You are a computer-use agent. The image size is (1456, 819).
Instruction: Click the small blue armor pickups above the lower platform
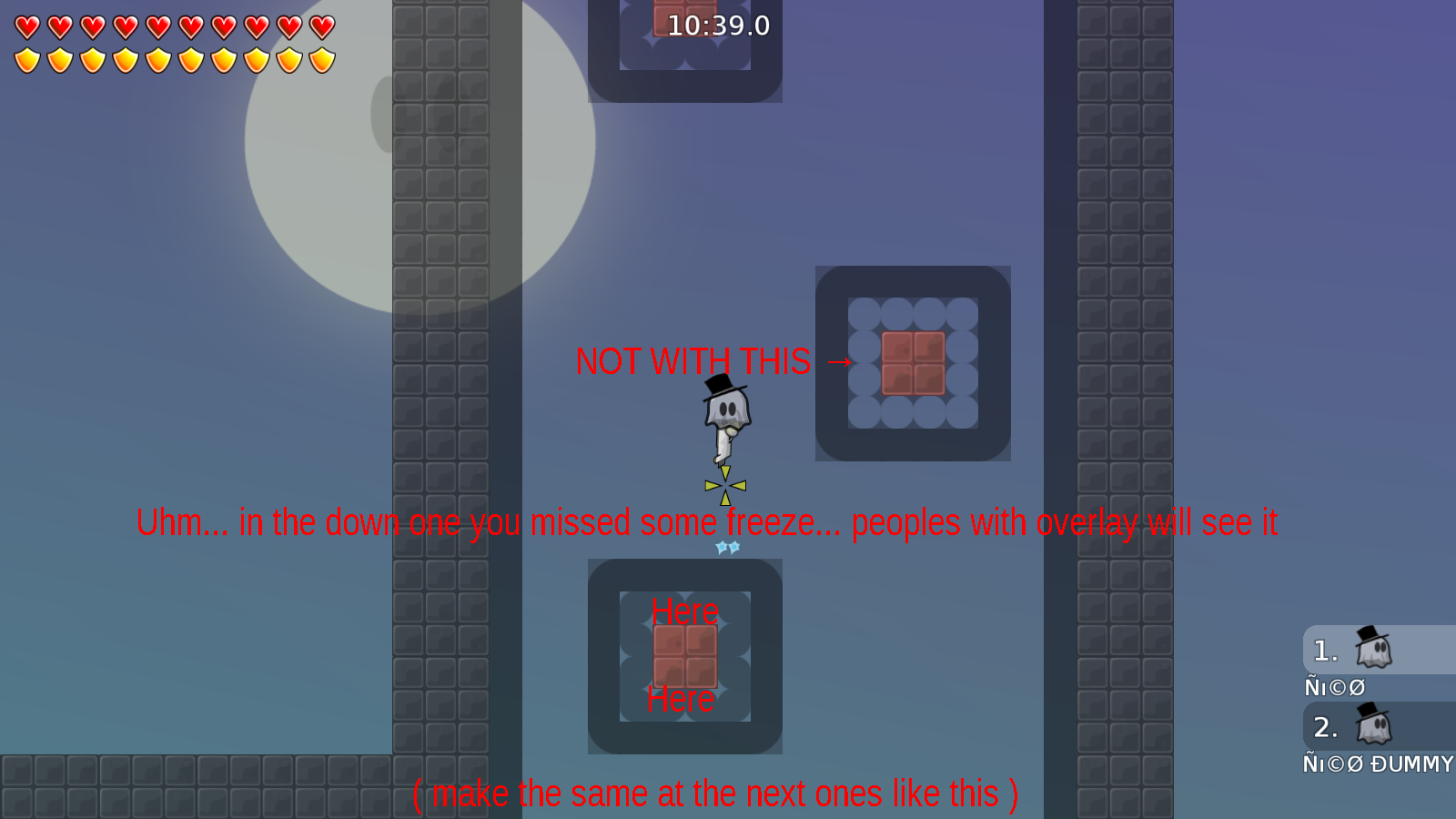coord(726,546)
